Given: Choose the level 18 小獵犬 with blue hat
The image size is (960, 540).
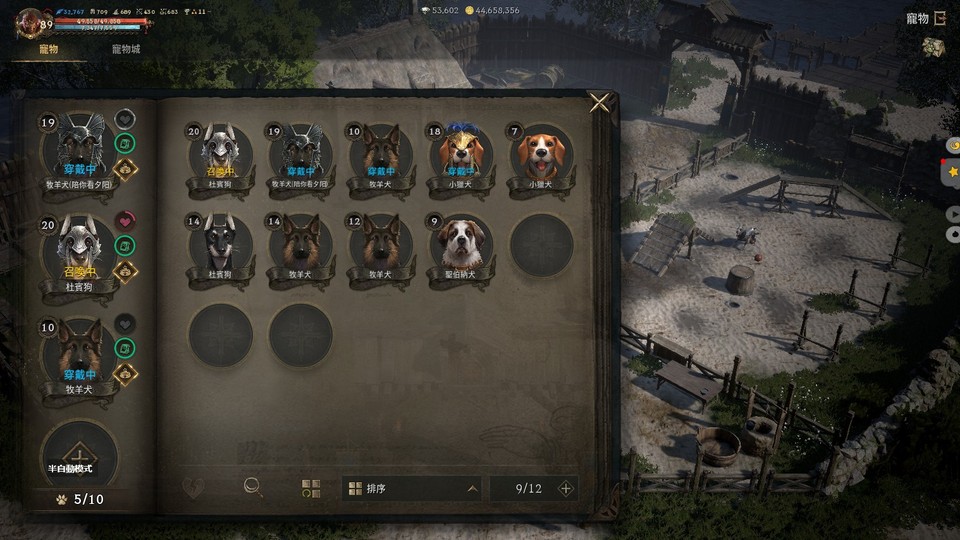Looking at the screenshot, I should click(461, 155).
